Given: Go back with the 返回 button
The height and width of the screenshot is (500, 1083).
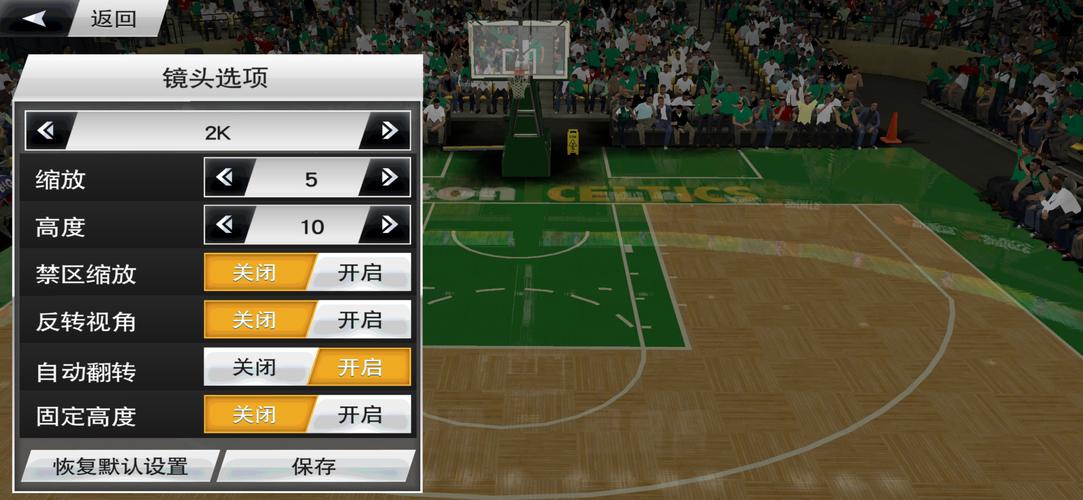Looking at the screenshot, I should click(84, 18).
